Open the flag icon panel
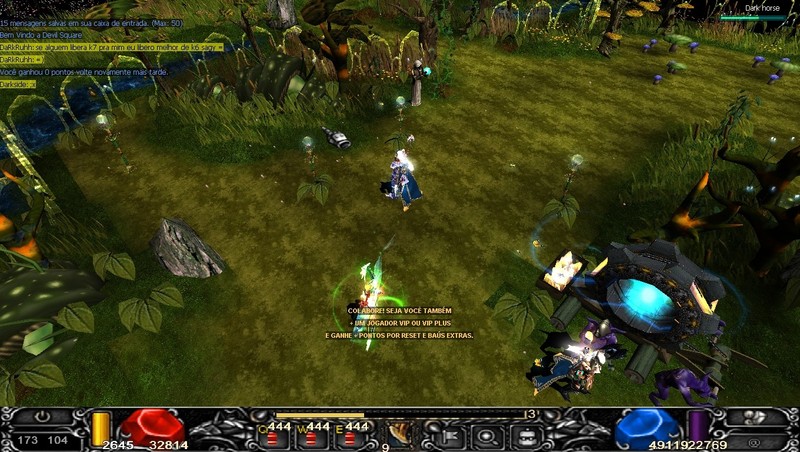This screenshot has height=452, width=800. pyautogui.click(x=447, y=435)
